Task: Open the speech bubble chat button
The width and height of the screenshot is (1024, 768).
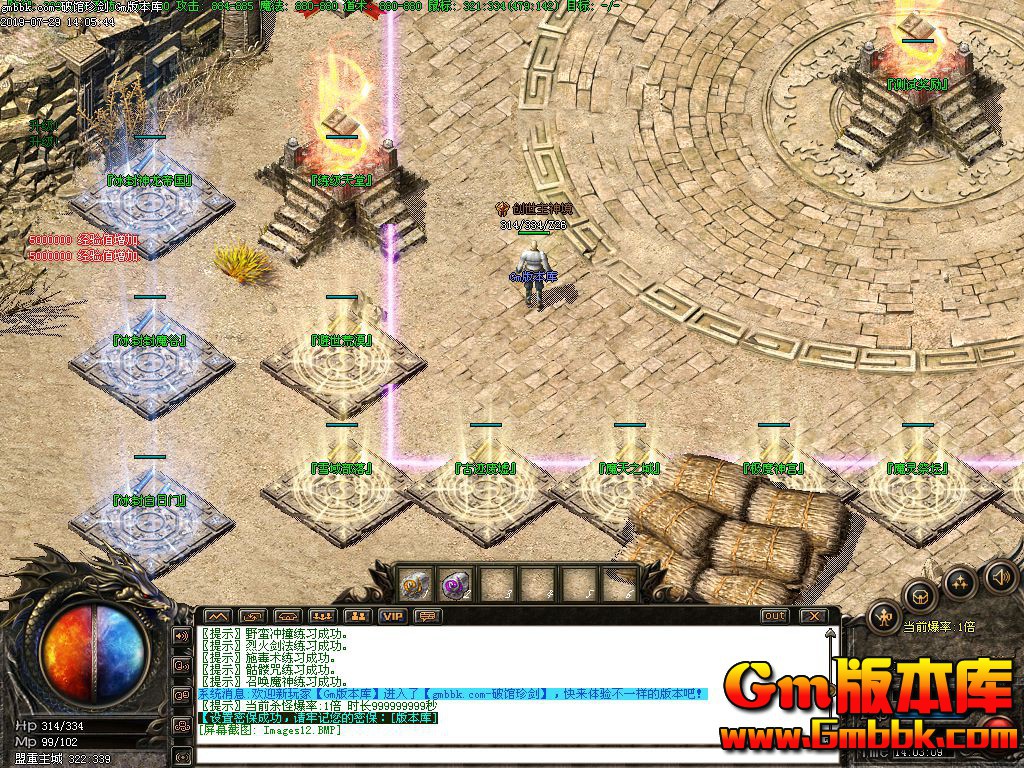Action: pyautogui.click(x=428, y=616)
